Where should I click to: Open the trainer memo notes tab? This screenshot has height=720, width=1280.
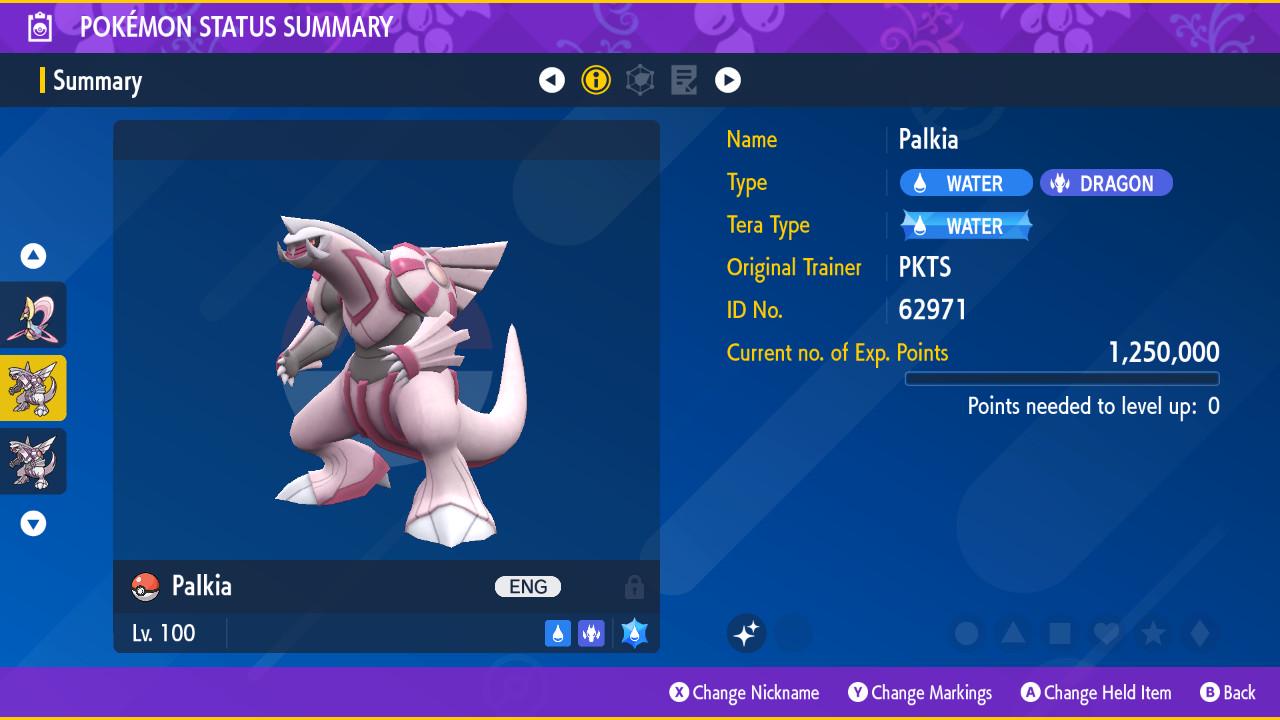tap(684, 80)
